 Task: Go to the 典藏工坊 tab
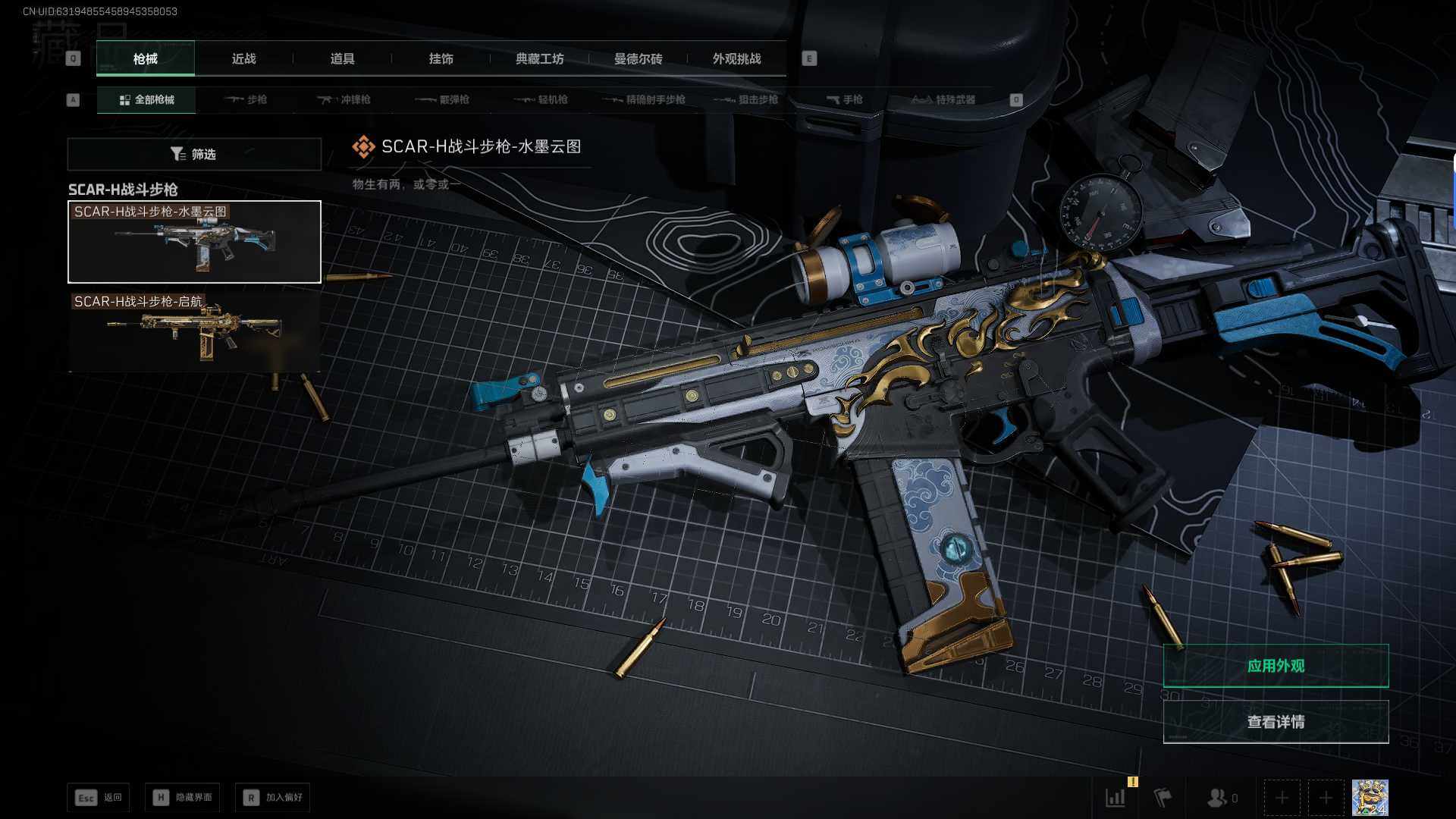coord(539,59)
